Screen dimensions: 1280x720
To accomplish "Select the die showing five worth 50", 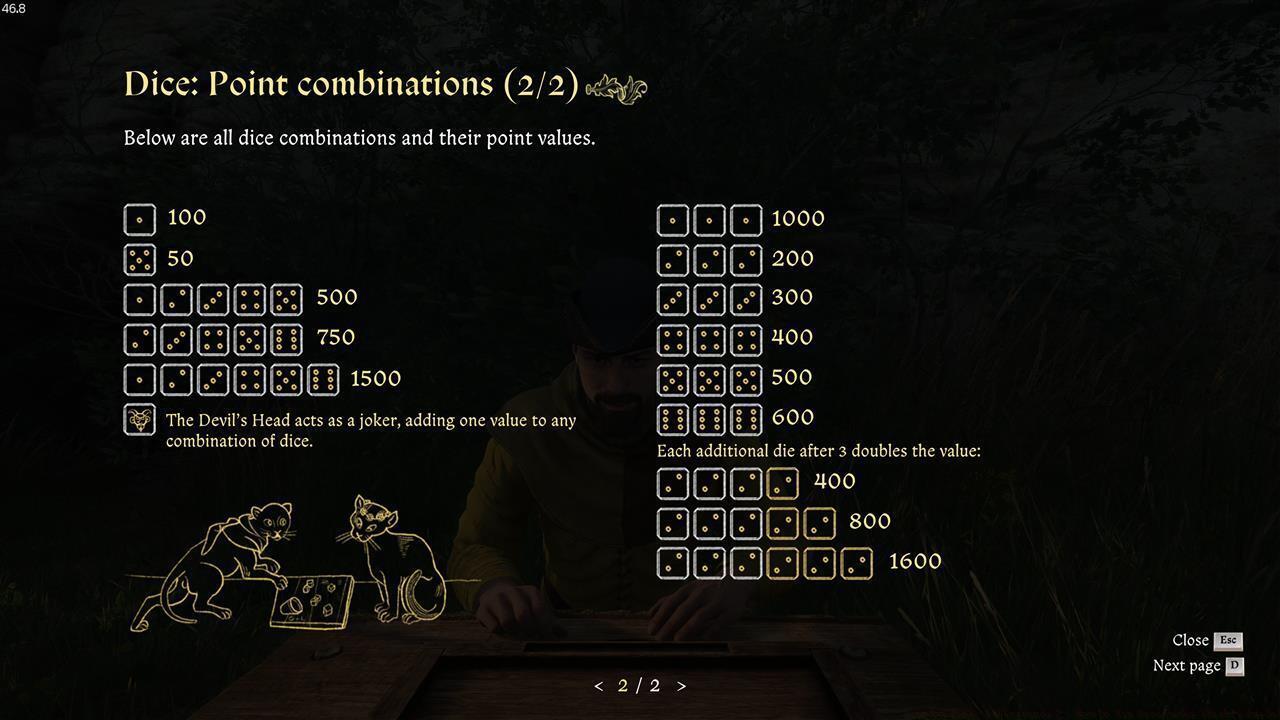I will (x=139, y=258).
